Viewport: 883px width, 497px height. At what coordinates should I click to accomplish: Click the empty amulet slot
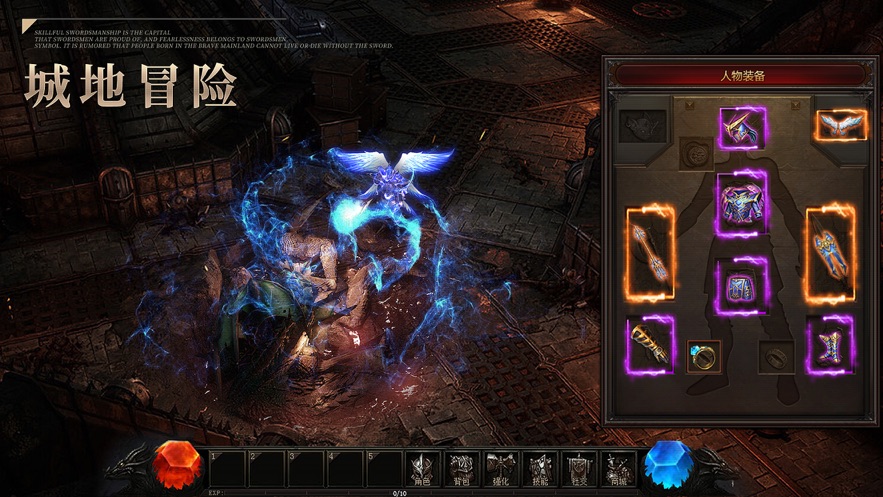695,153
